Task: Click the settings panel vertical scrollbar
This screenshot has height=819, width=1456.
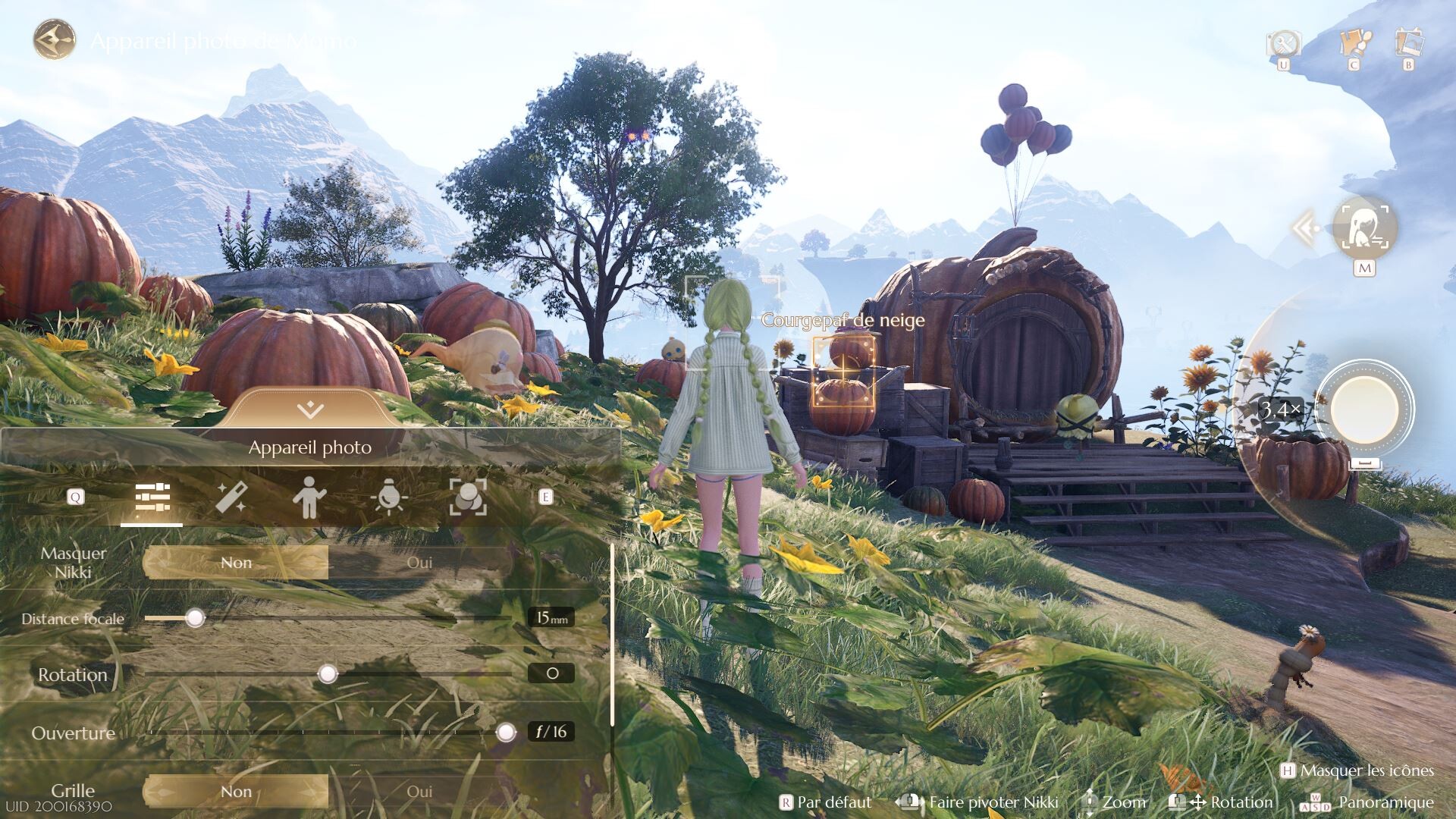Action: pos(612,634)
